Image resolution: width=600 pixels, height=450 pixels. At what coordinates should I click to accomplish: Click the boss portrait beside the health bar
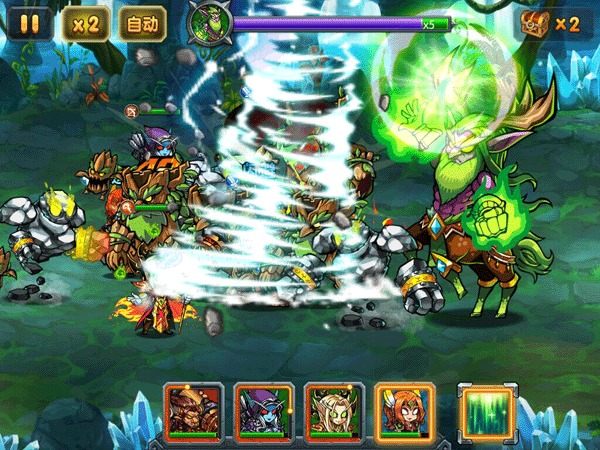209,22
